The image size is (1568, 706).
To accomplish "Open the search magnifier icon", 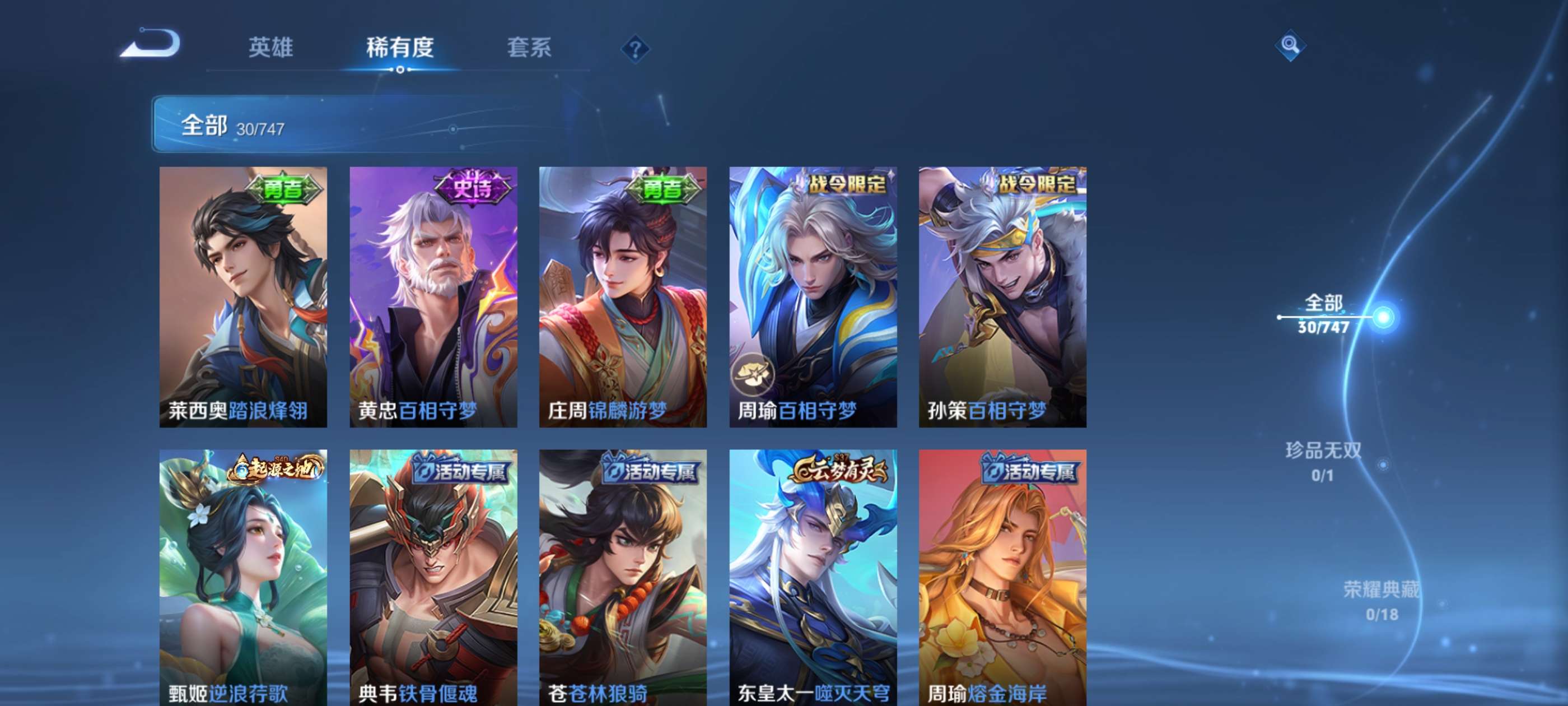I will click(x=1290, y=45).
